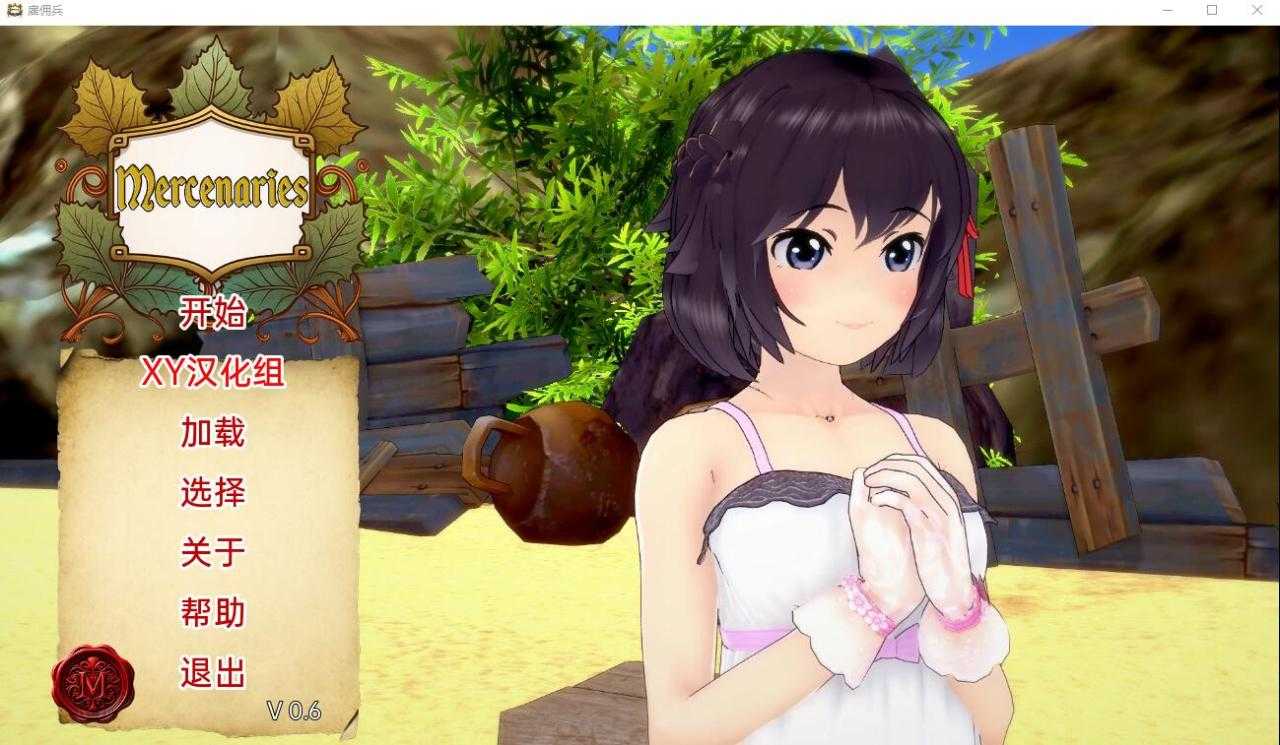Start the game with 开始

coord(212,314)
